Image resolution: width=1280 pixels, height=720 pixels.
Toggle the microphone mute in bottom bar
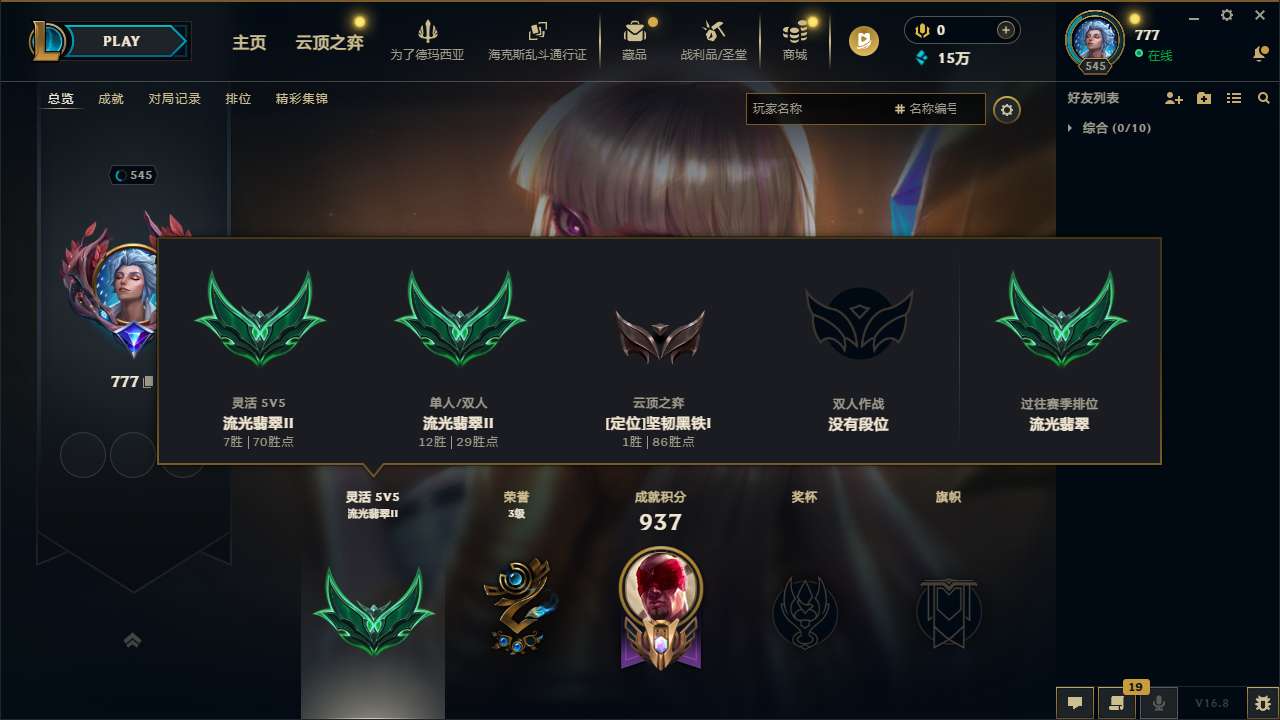point(1157,703)
